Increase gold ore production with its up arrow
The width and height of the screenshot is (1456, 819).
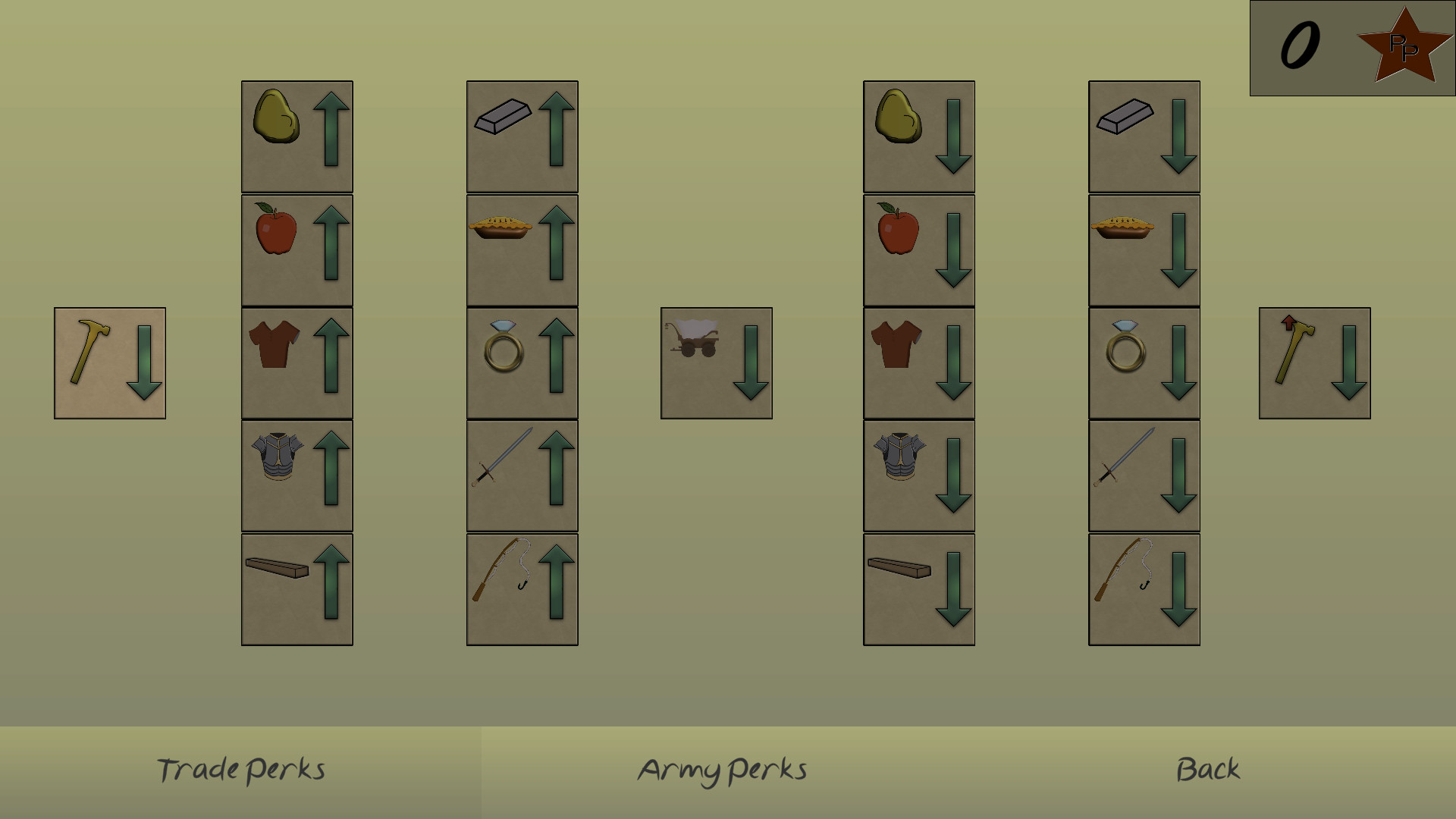296,134
